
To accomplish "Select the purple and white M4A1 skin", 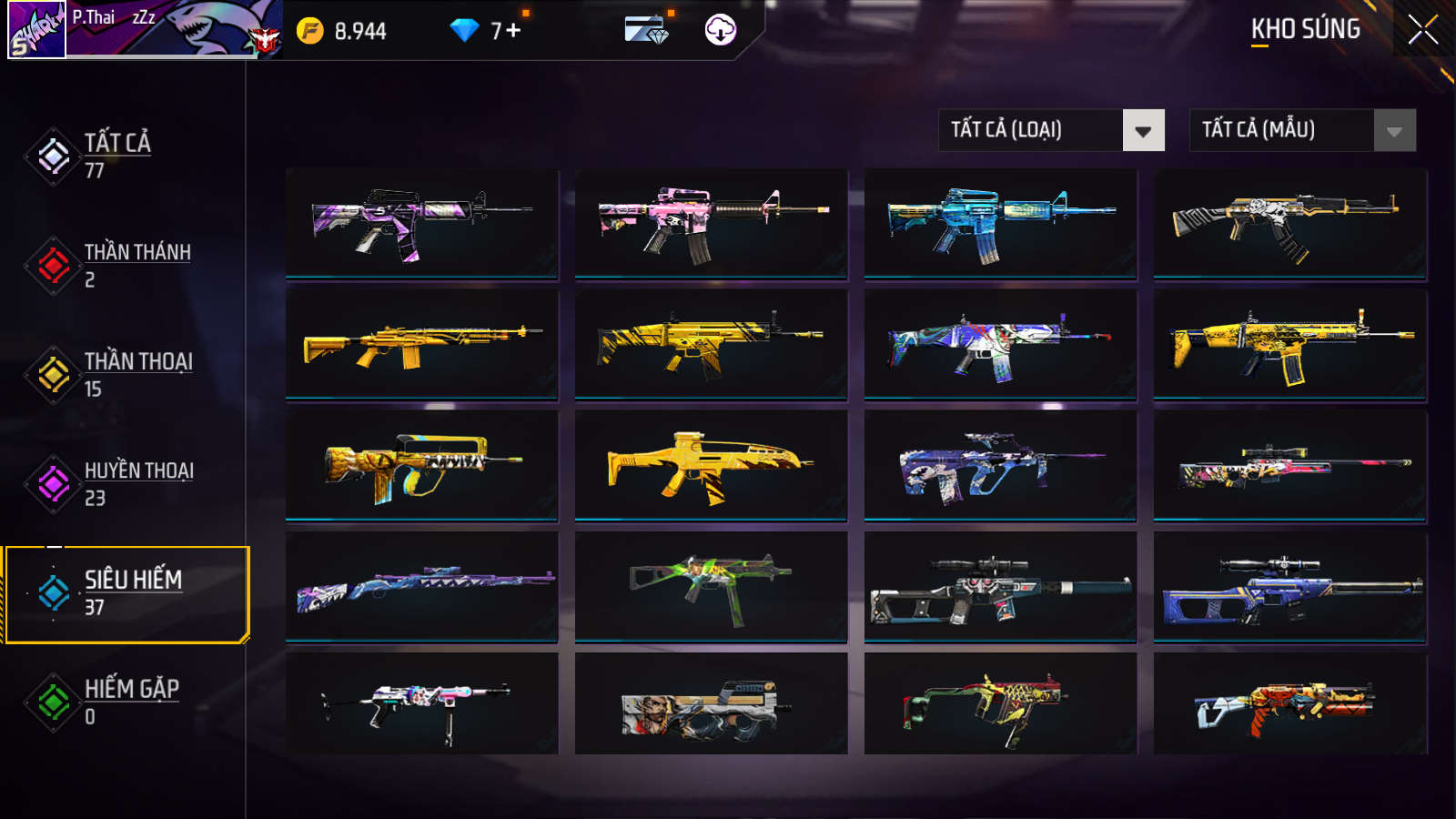I will 421,222.
